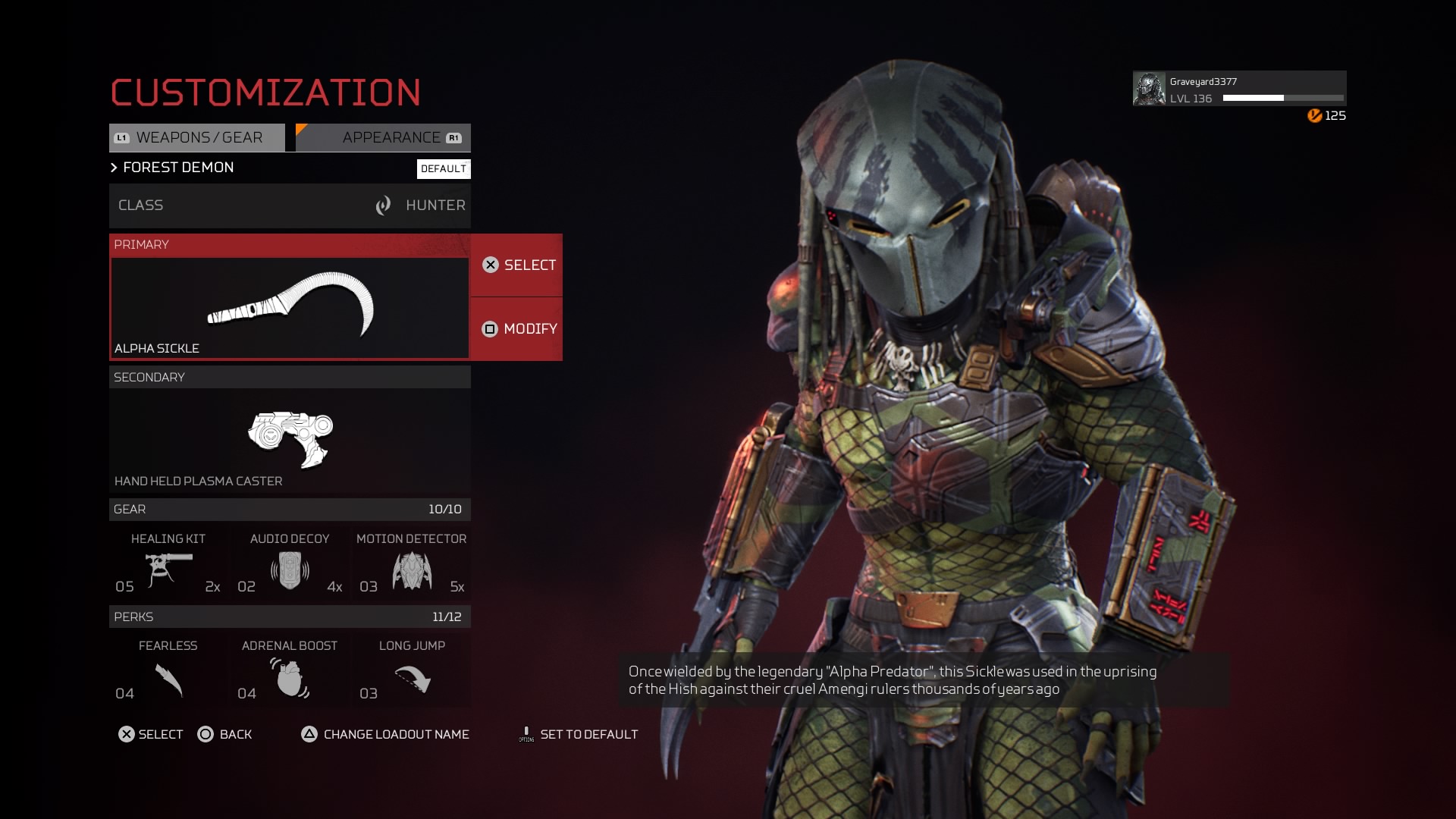Switch to the Weapons / Gear tab
Image resolution: width=1456 pixels, height=819 pixels.
click(197, 138)
